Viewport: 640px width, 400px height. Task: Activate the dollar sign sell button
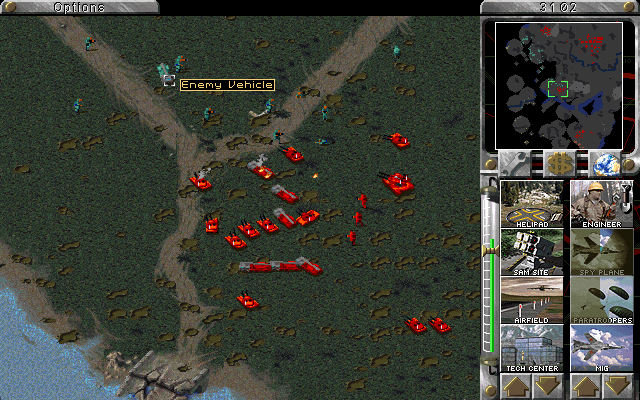[x=558, y=163]
